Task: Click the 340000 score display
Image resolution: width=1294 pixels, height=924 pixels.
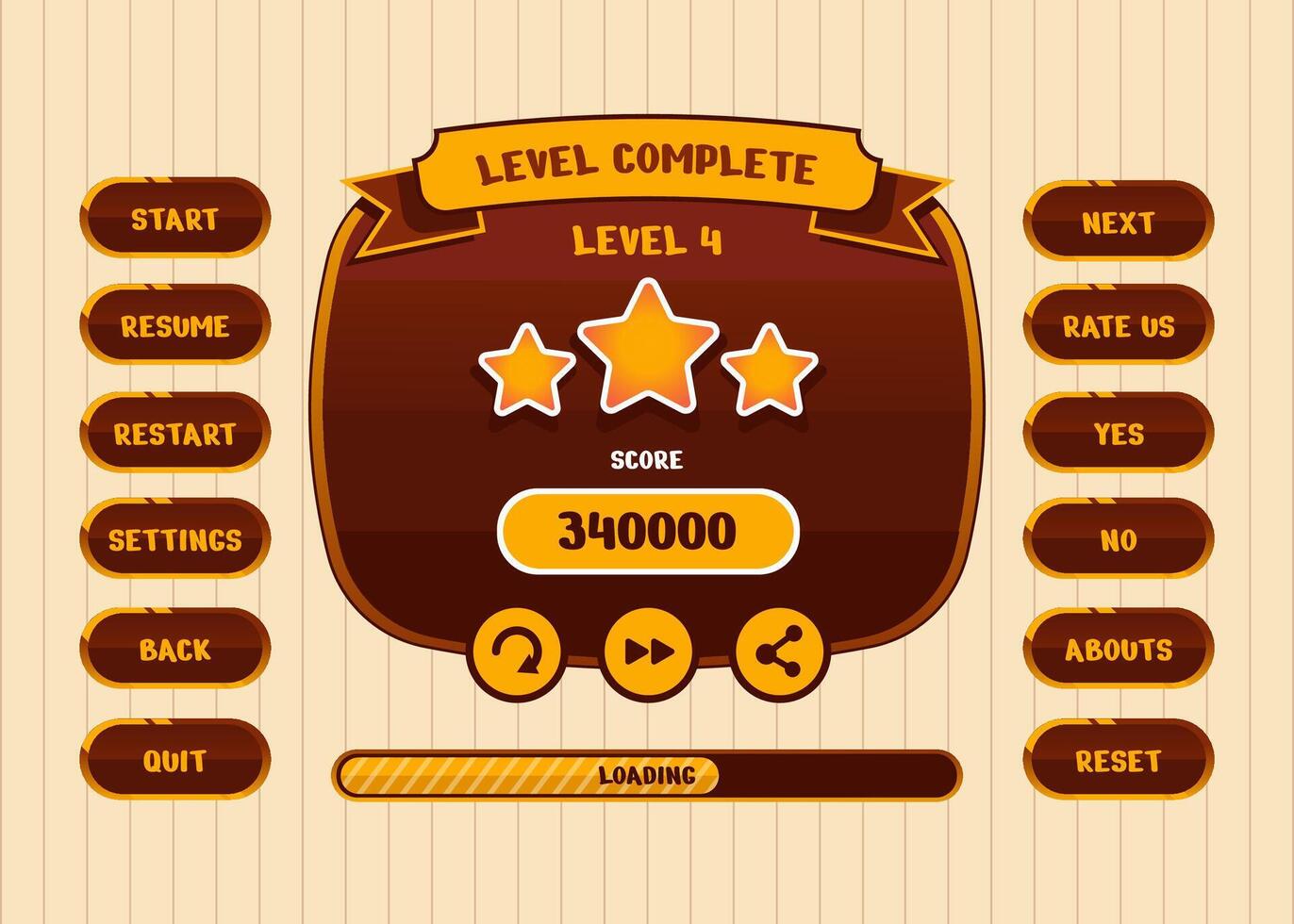Action: pyautogui.click(x=646, y=533)
